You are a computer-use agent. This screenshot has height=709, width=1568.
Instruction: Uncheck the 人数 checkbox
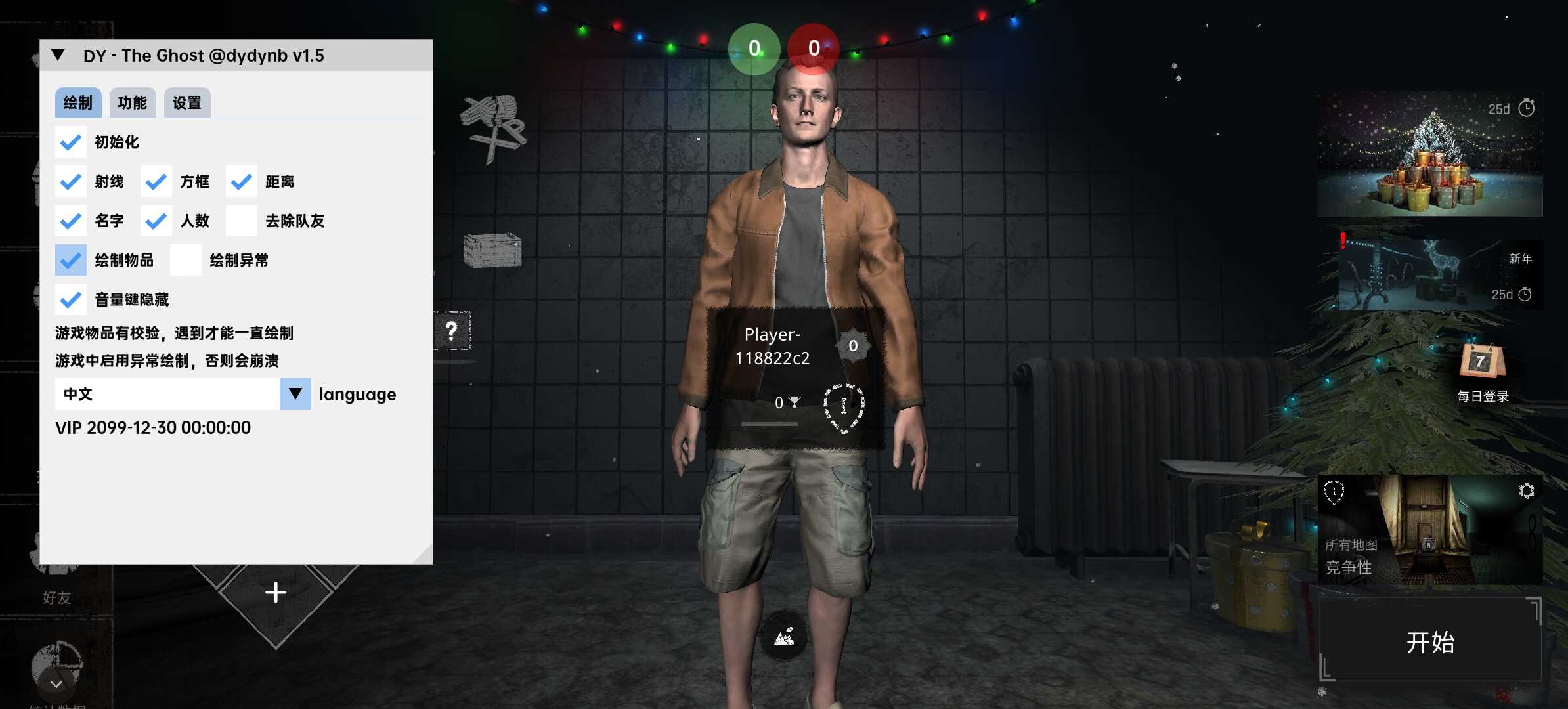click(x=156, y=221)
